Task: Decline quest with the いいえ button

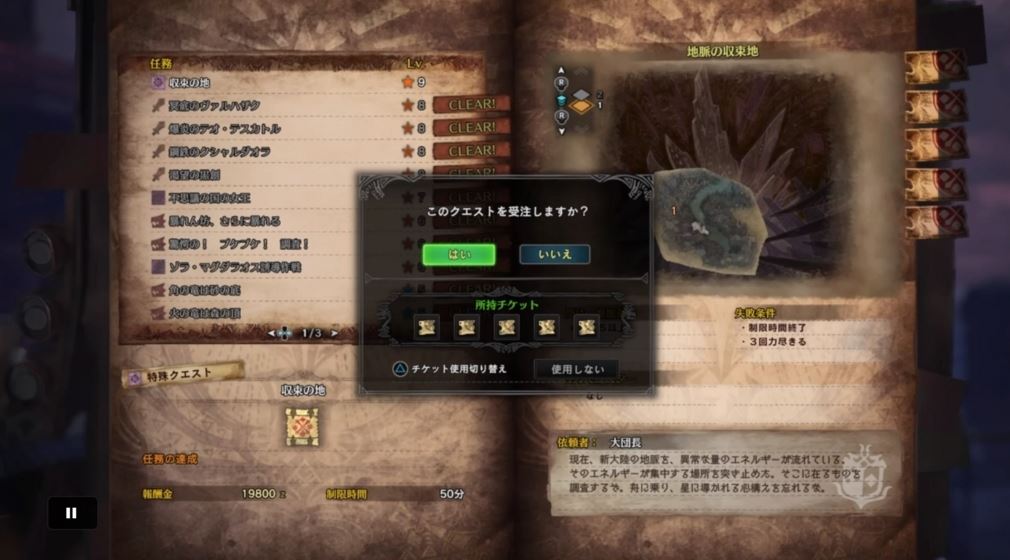Action: 554,255
